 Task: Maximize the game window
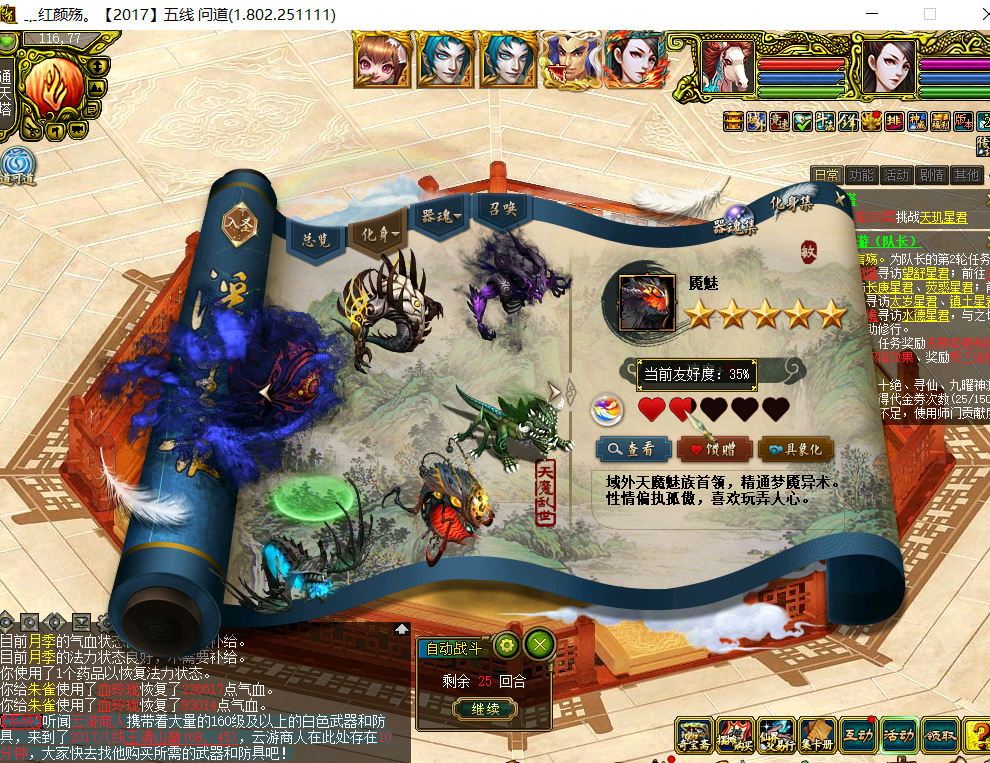coord(930,15)
